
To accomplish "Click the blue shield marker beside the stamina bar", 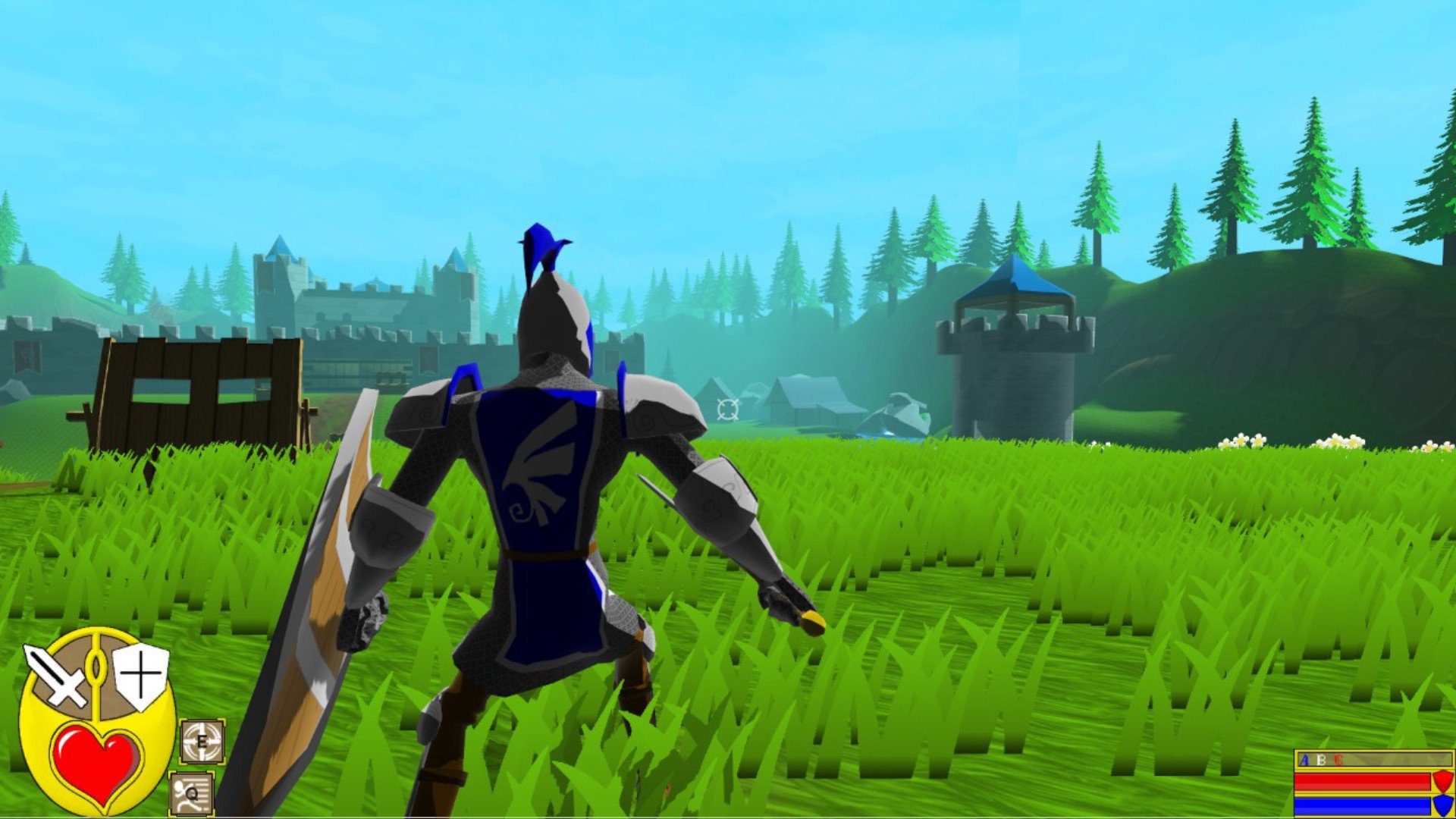I will [x=1443, y=806].
